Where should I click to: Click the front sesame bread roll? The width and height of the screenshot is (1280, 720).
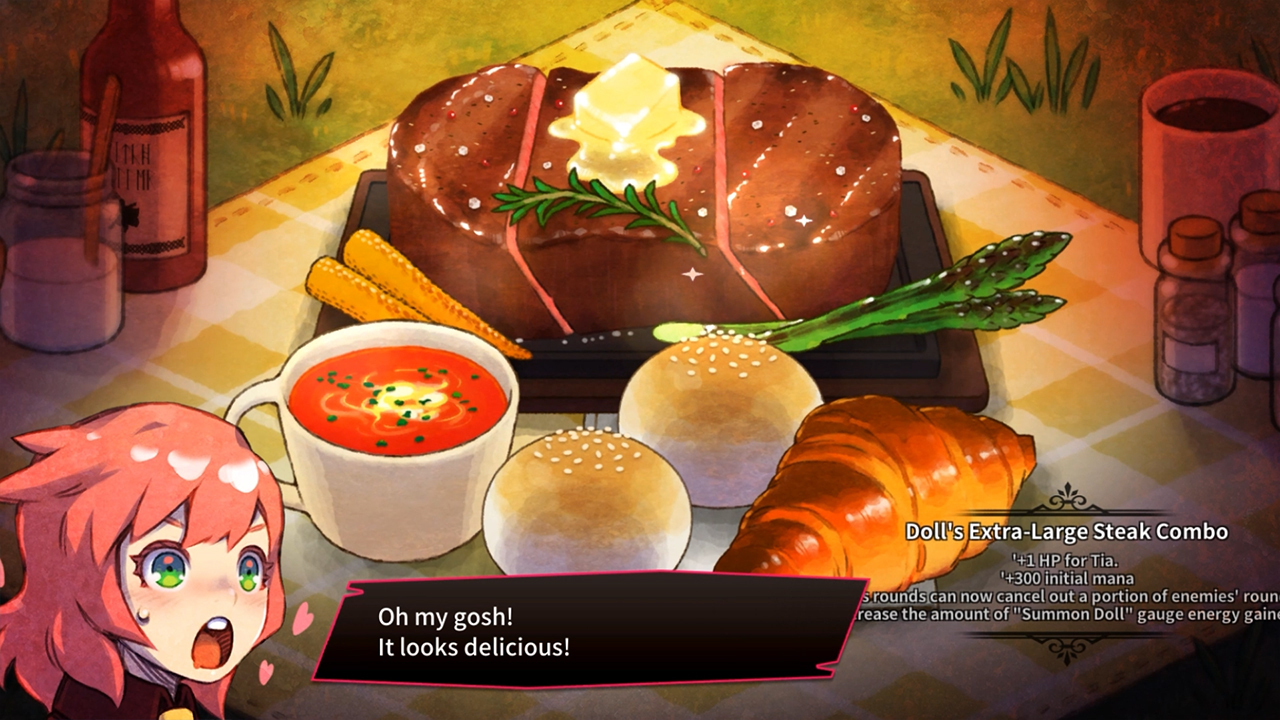coord(570,480)
